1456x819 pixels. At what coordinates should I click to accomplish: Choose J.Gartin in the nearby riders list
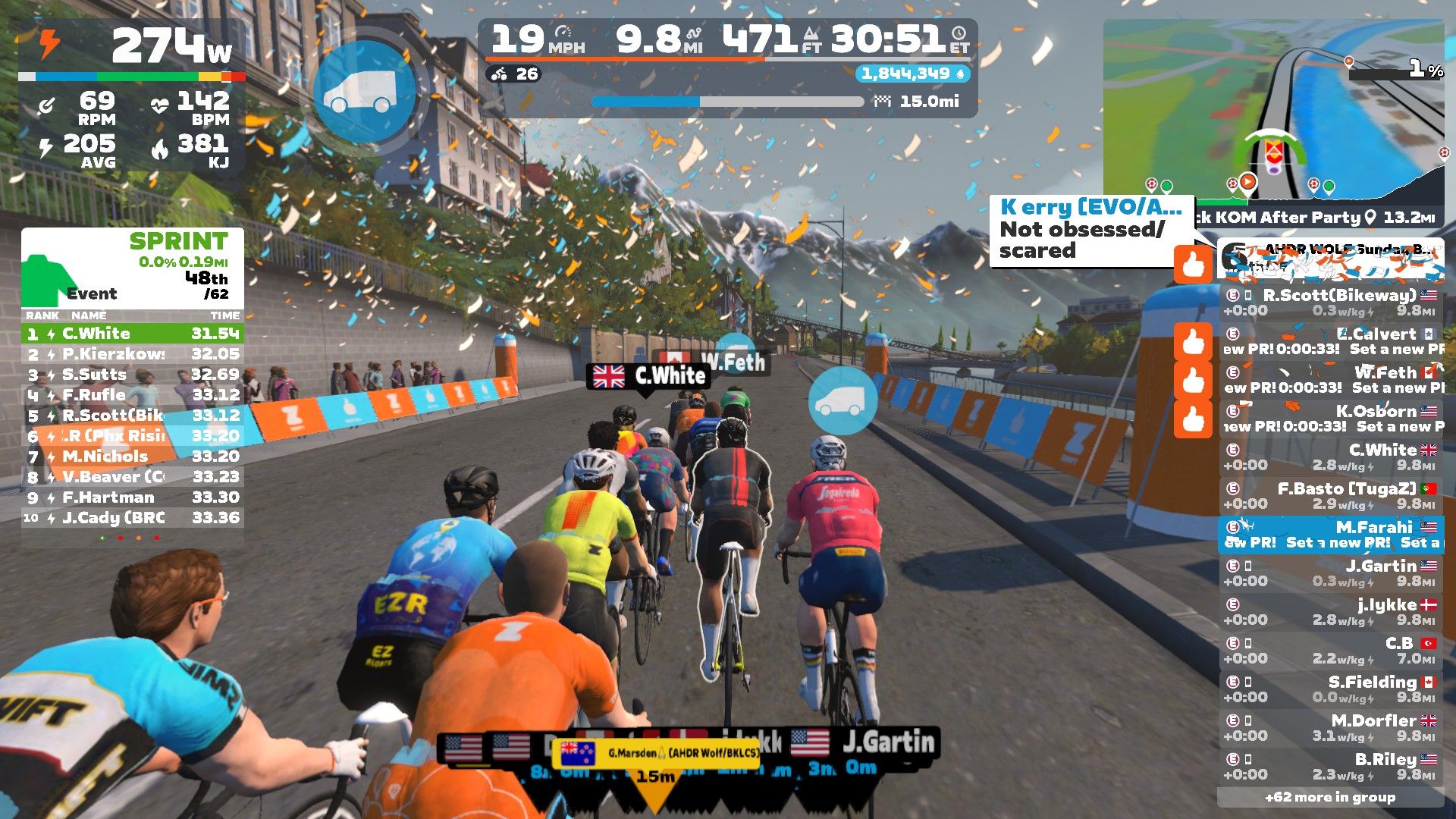tap(1331, 573)
